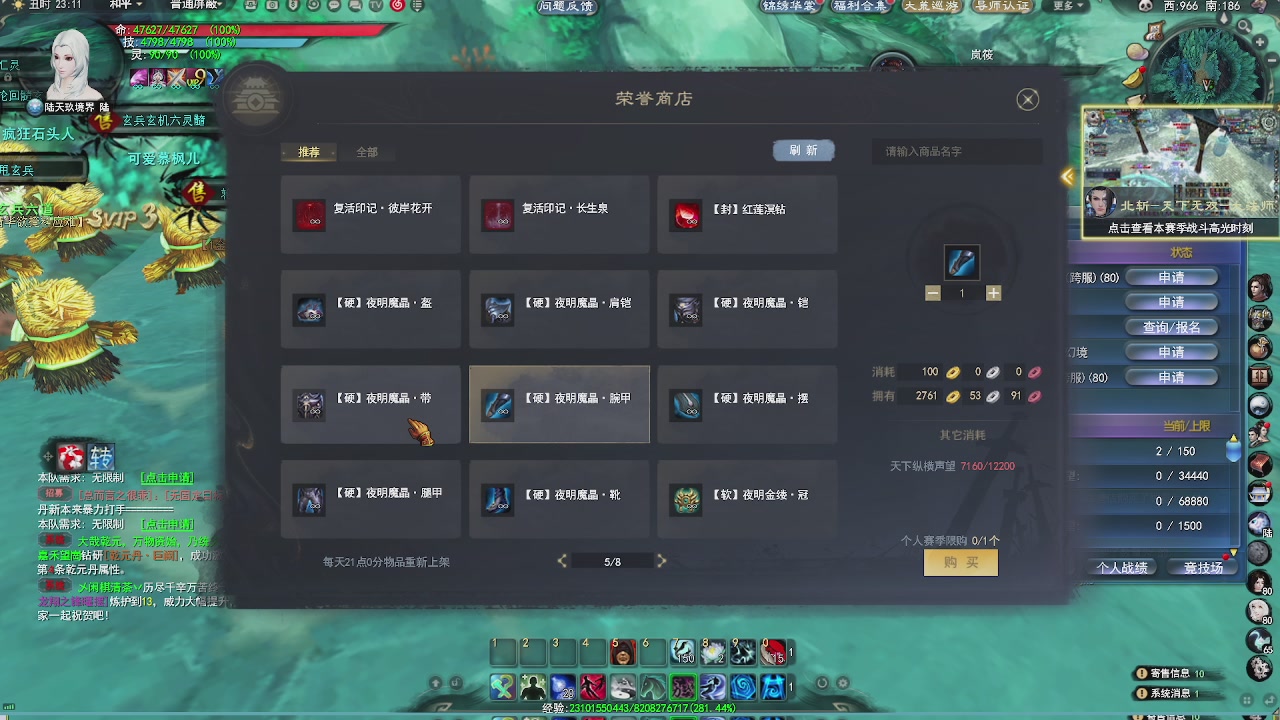
Task: Click the 刷新 refresh button
Action: point(803,149)
